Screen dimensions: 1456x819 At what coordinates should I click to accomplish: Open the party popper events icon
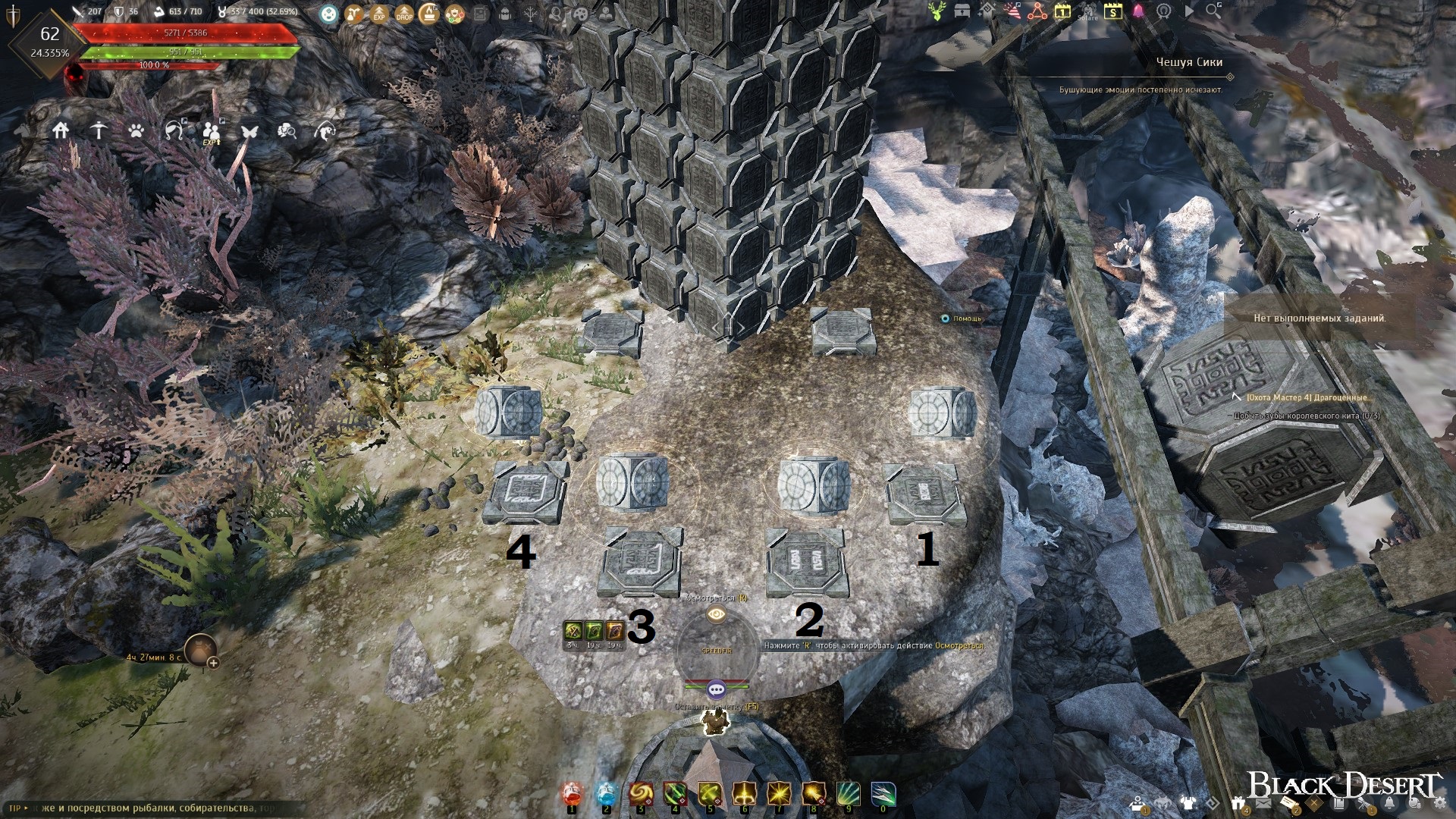[1012, 11]
